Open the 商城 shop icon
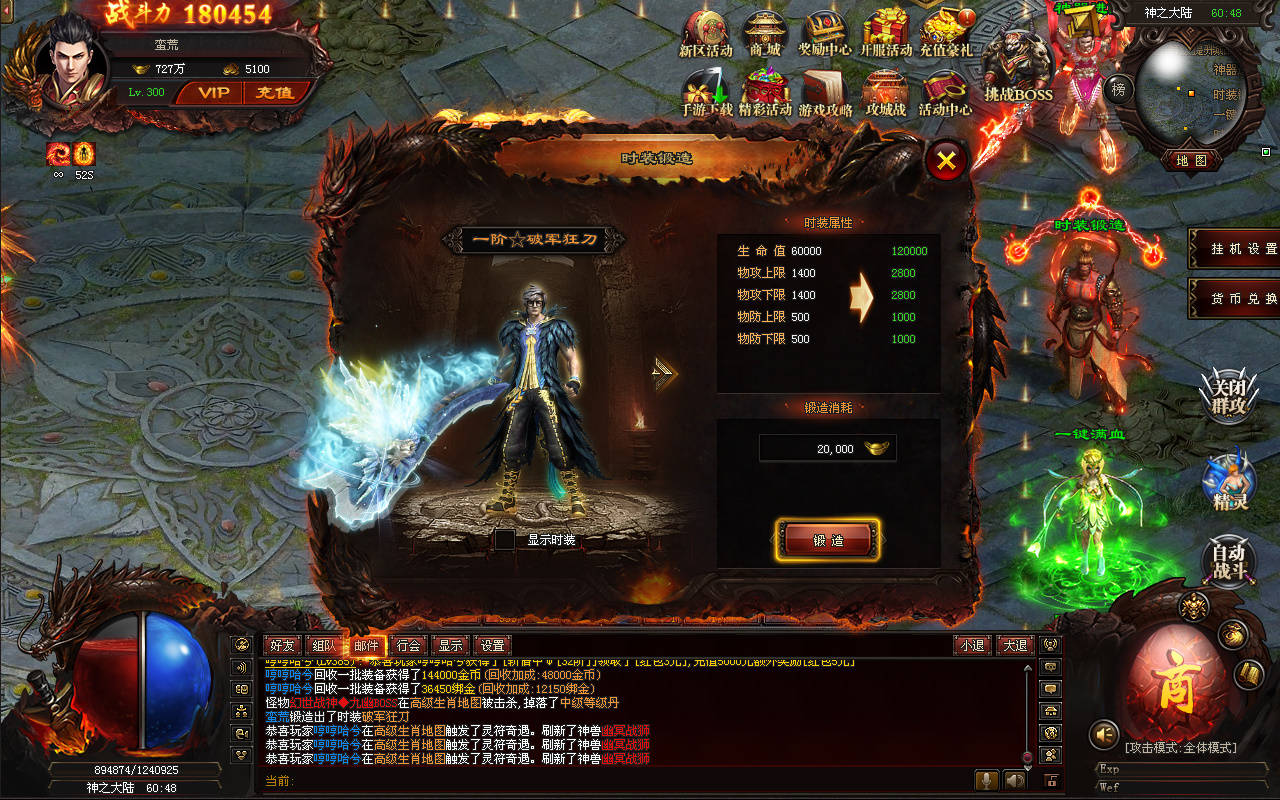 coord(765,34)
